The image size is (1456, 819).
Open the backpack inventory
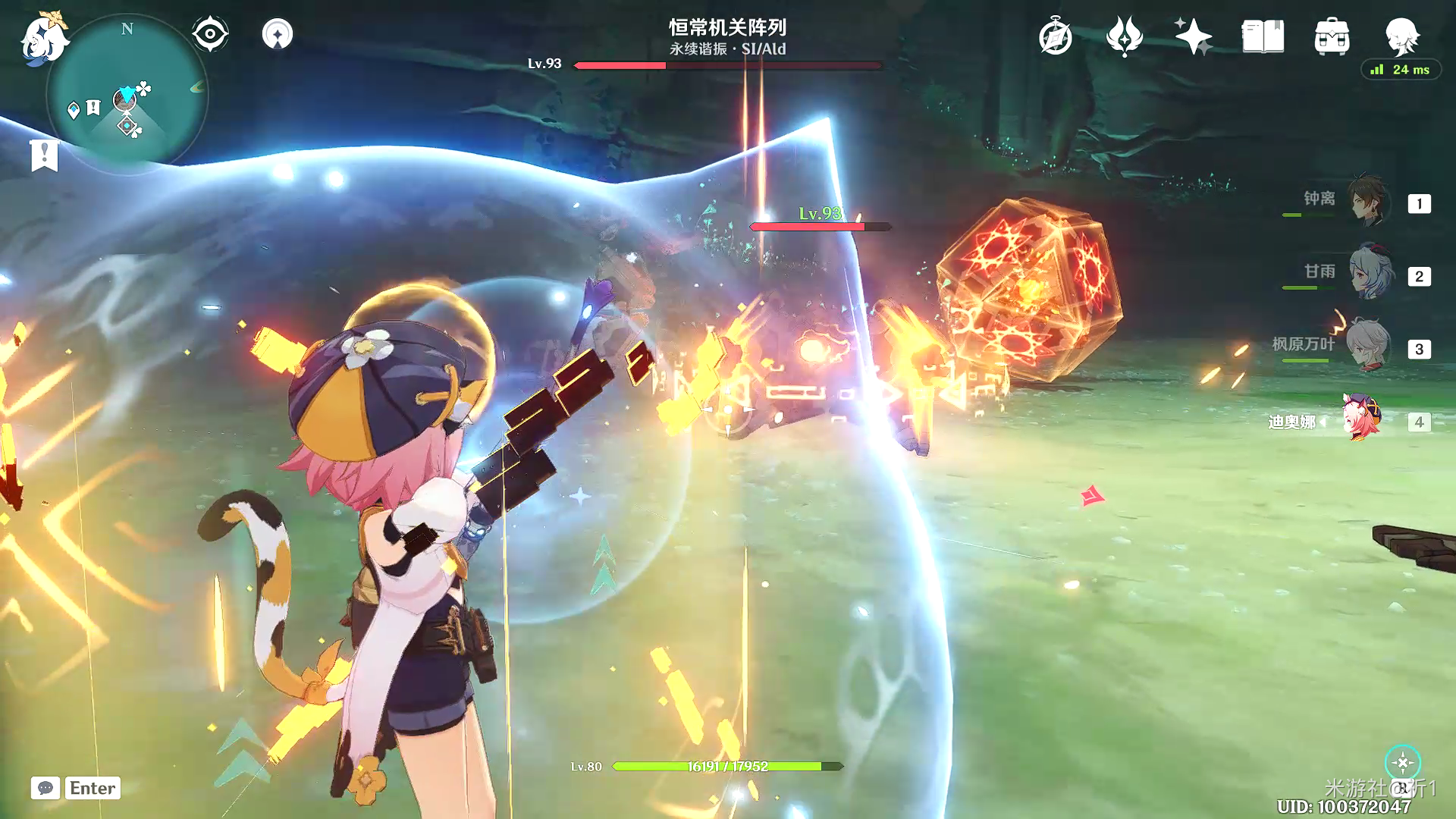[x=1332, y=37]
